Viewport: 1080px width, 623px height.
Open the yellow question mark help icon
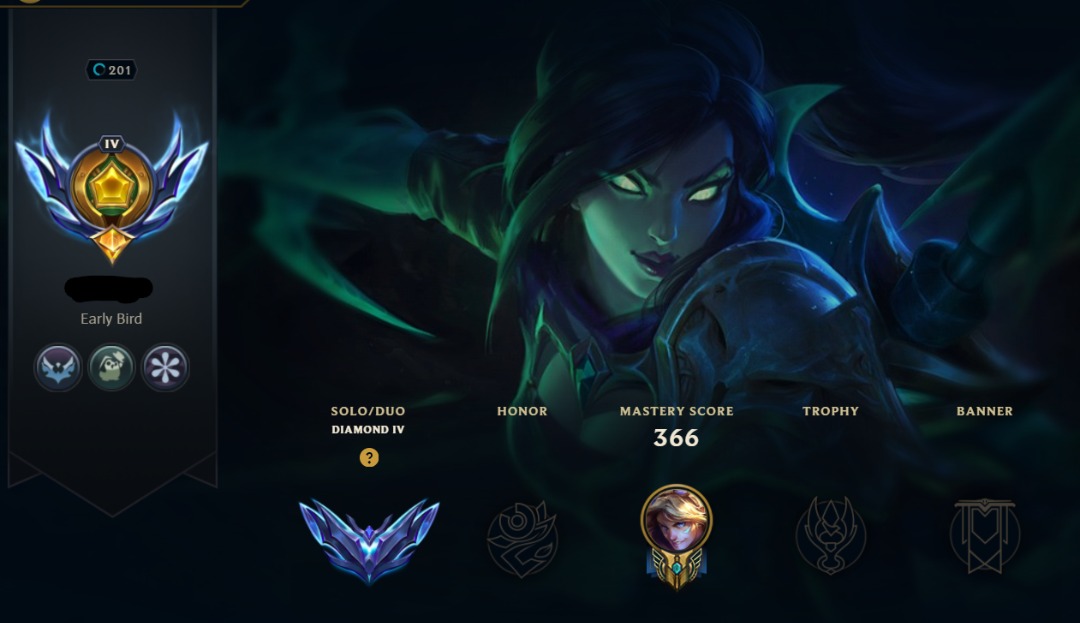click(x=369, y=458)
